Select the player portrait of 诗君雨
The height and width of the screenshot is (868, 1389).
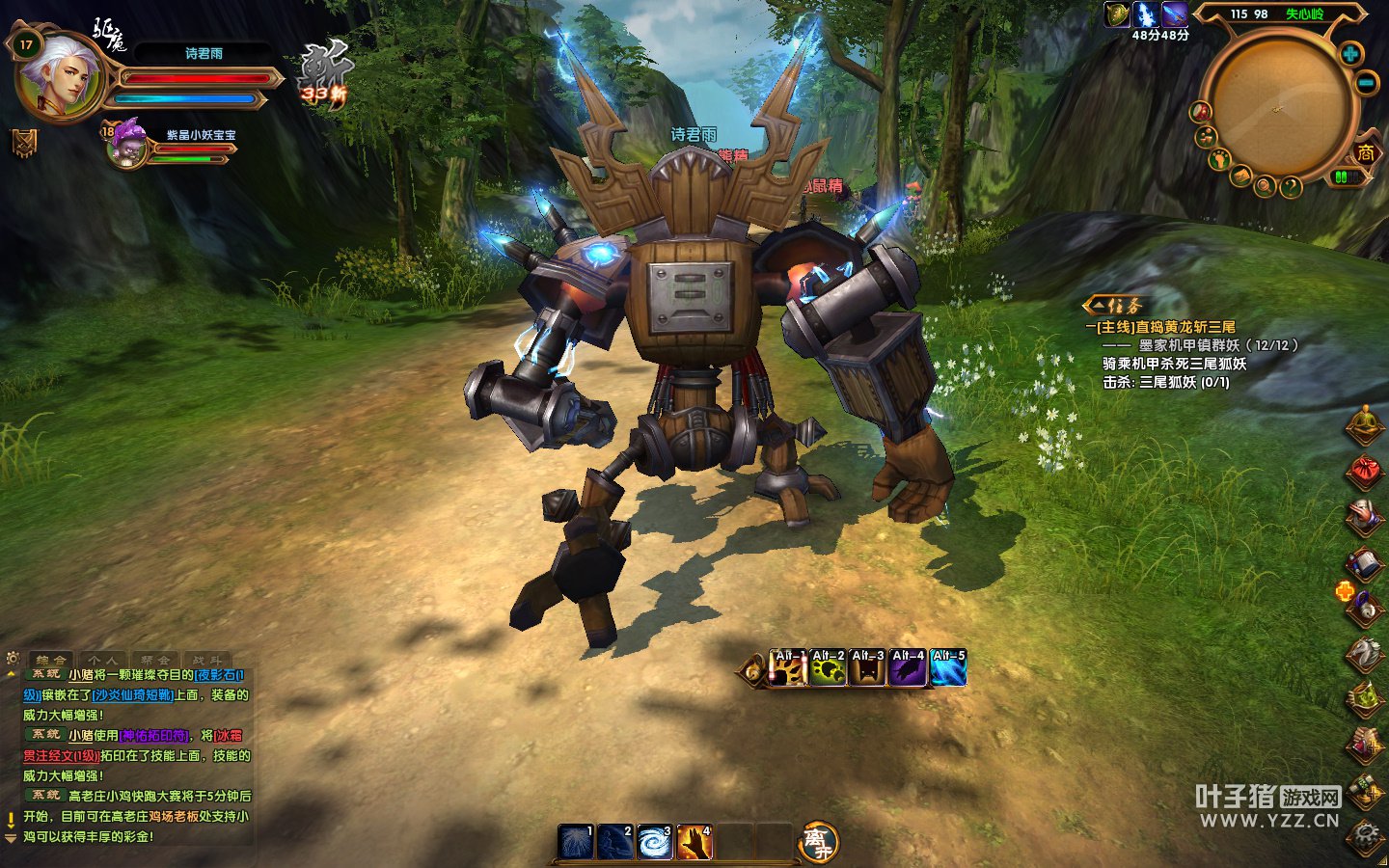60,77
